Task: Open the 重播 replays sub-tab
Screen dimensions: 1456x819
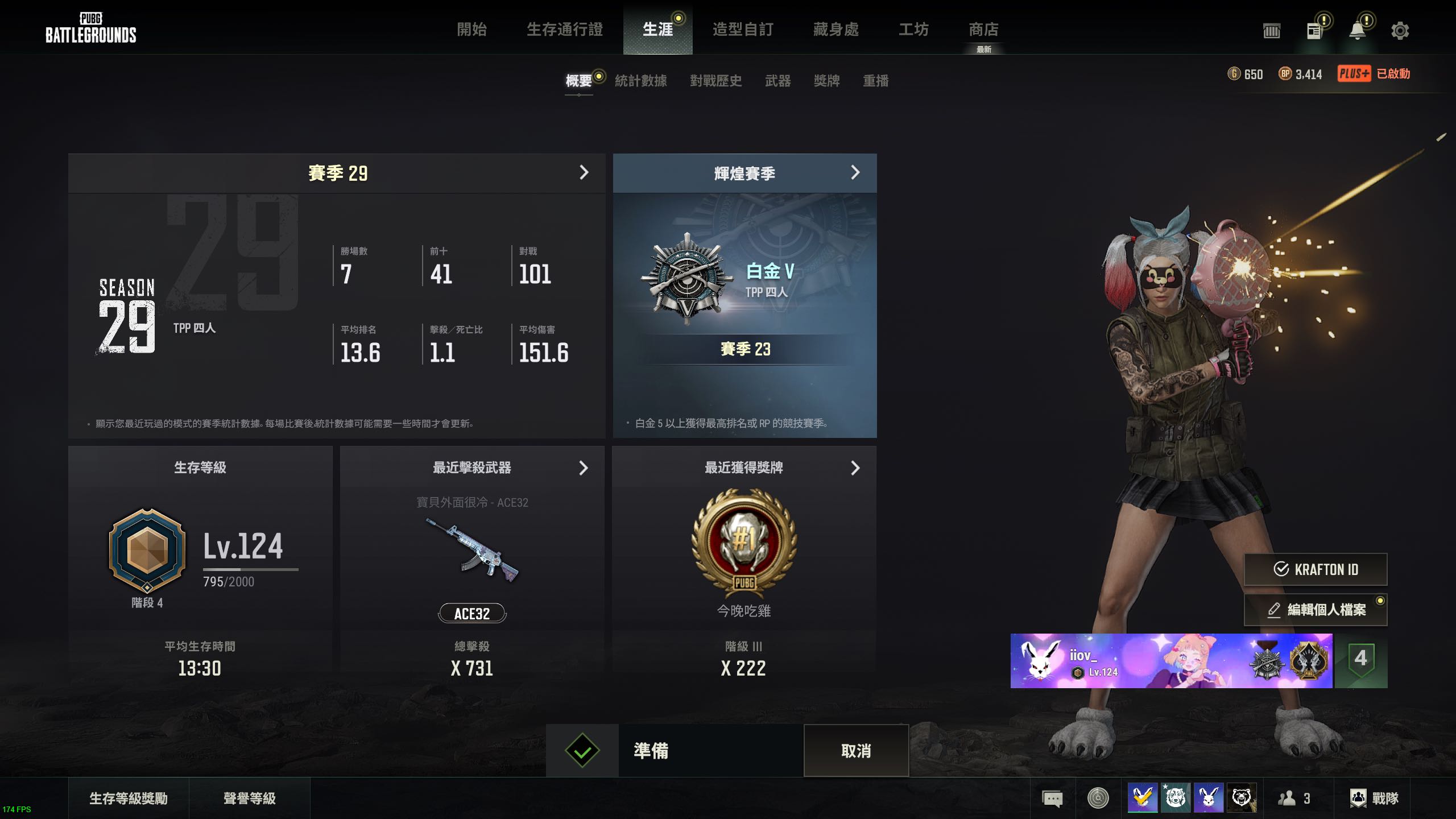Action: (x=875, y=81)
